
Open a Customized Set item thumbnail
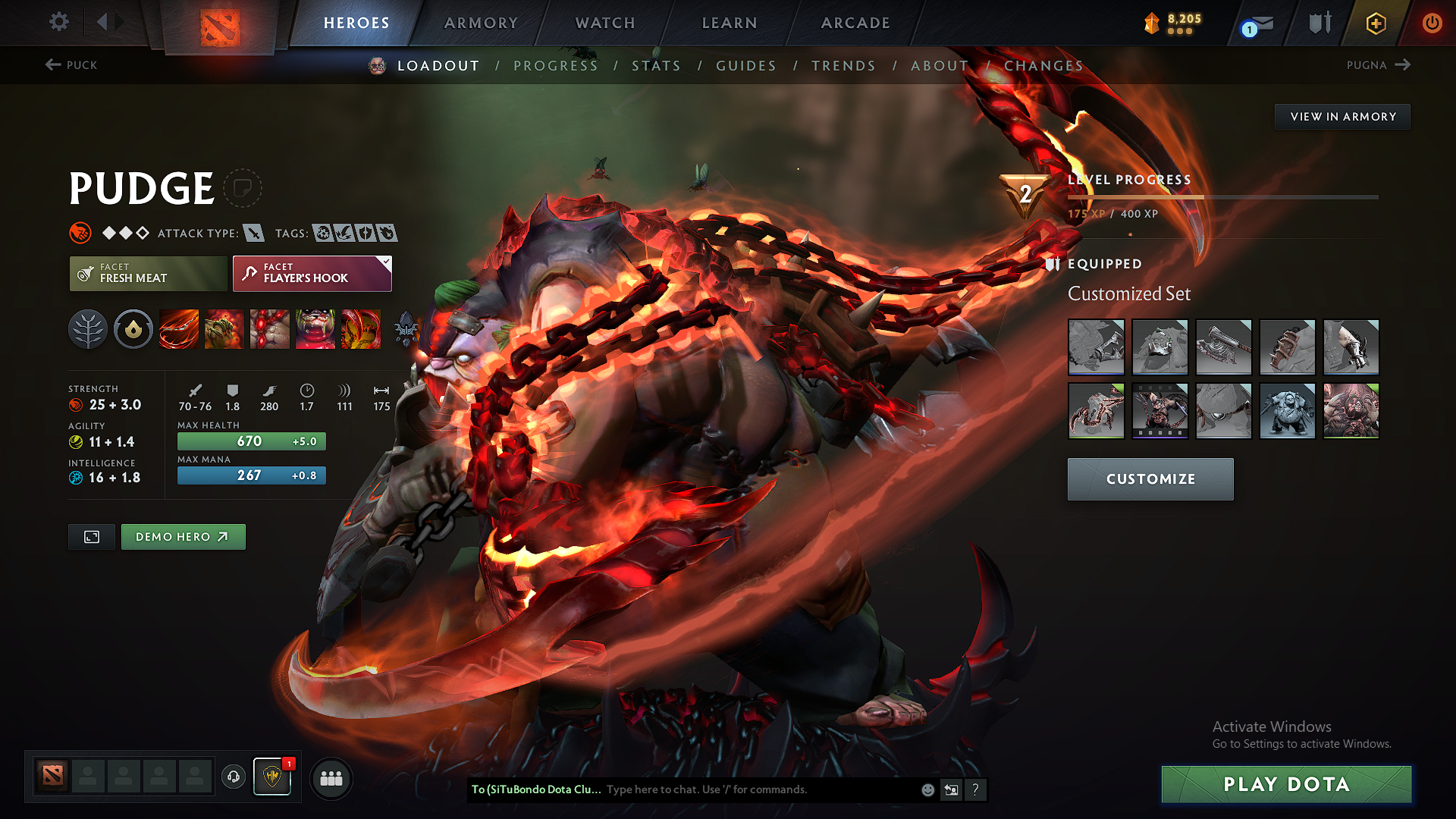pos(1097,347)
